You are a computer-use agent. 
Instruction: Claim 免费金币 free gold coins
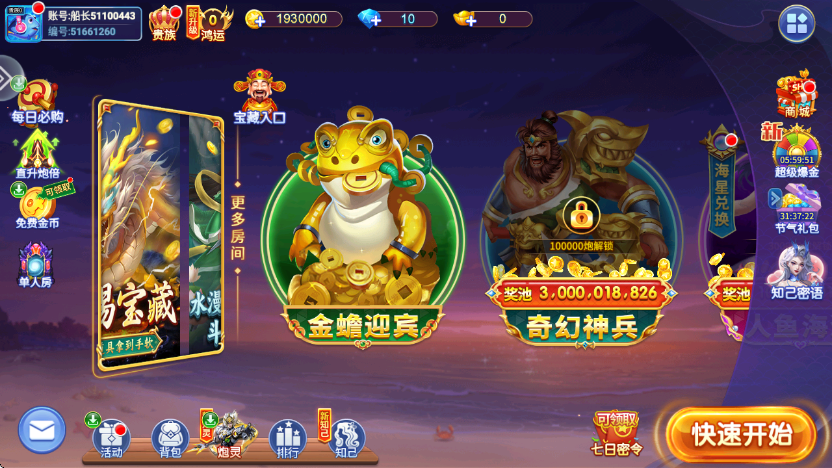[x=37, y=207]
